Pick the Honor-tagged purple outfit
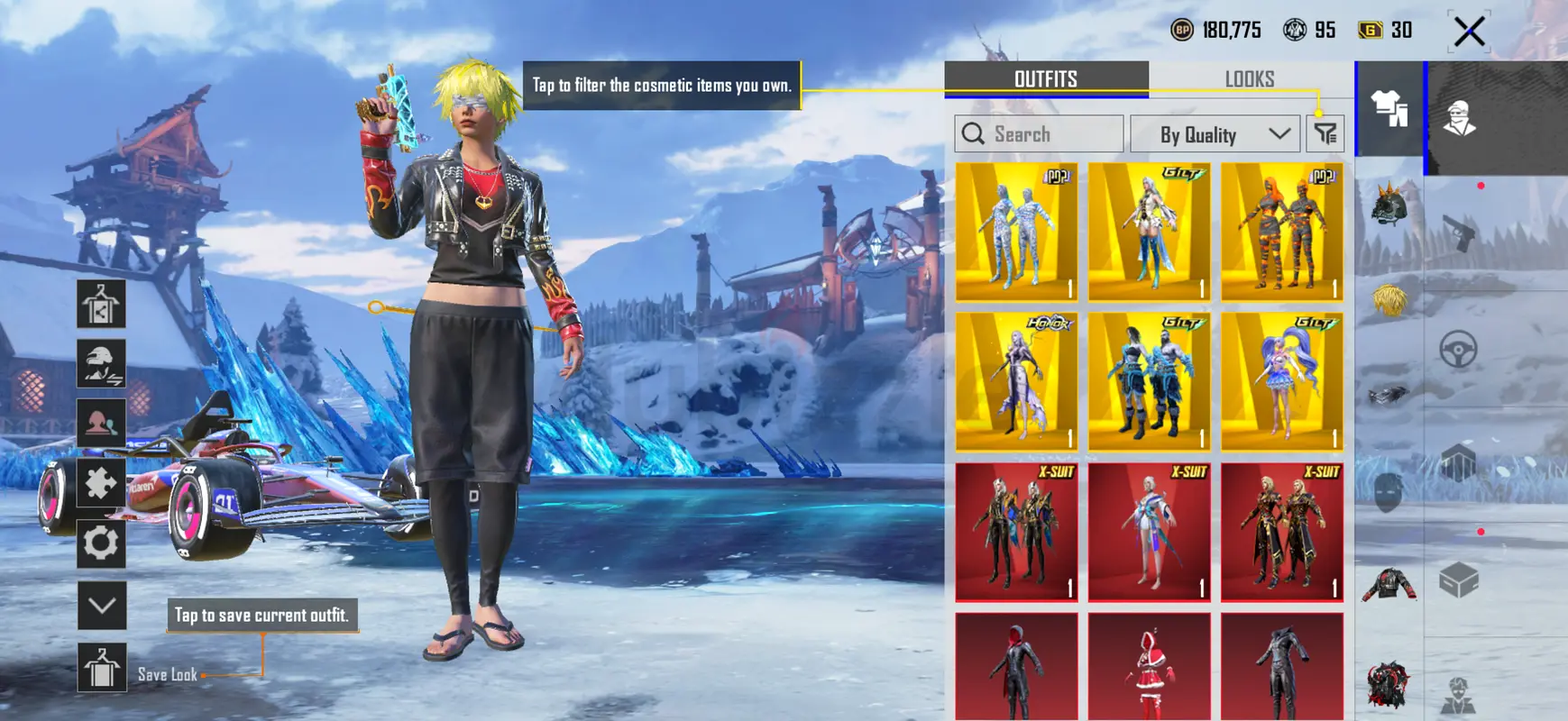Viewport: 1568px width, 721px height. [x=1016, y=381]
